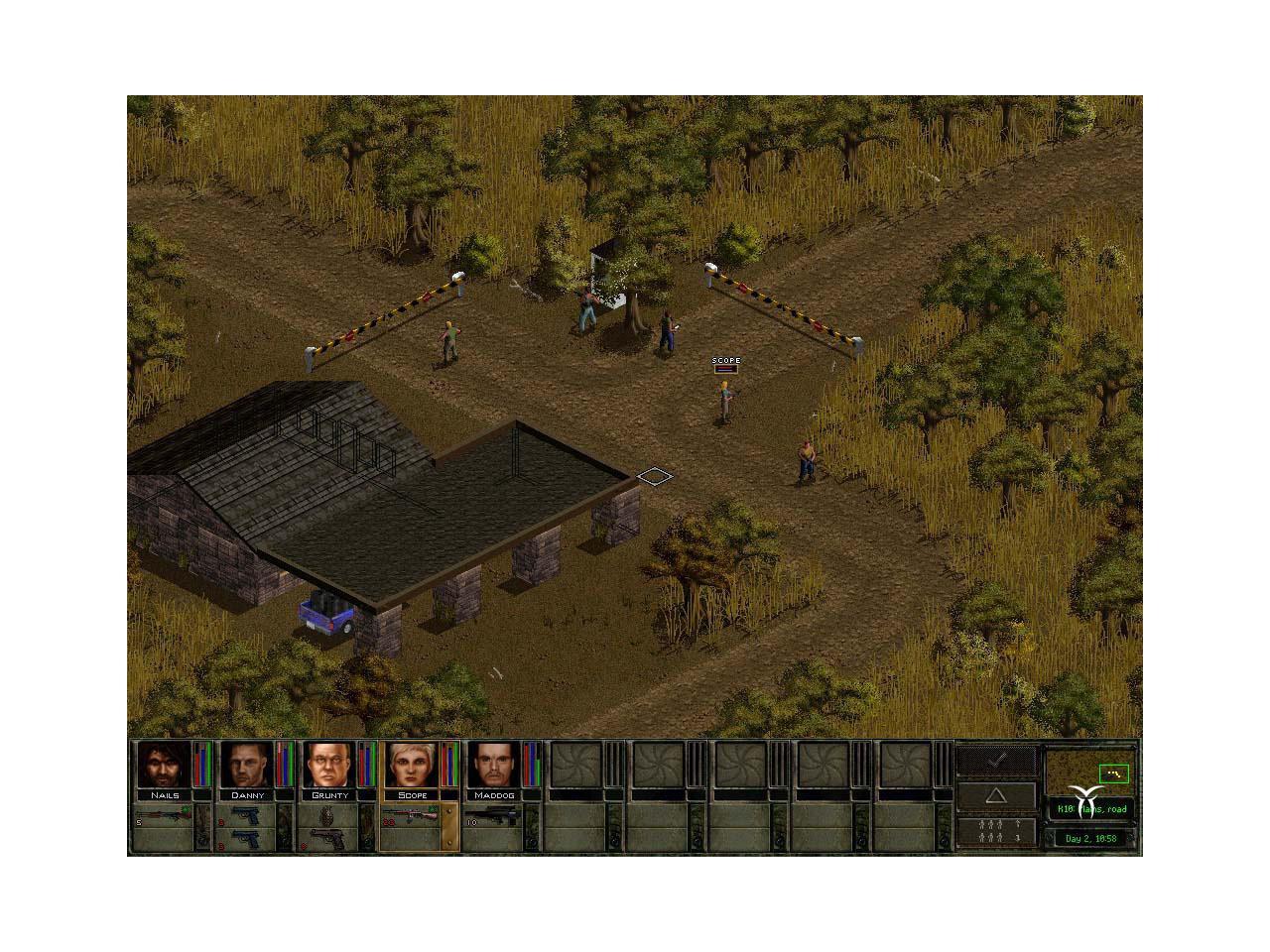Click Maddog's name label
Viewport: 1270px width, 952px height.
click(494, 795)
